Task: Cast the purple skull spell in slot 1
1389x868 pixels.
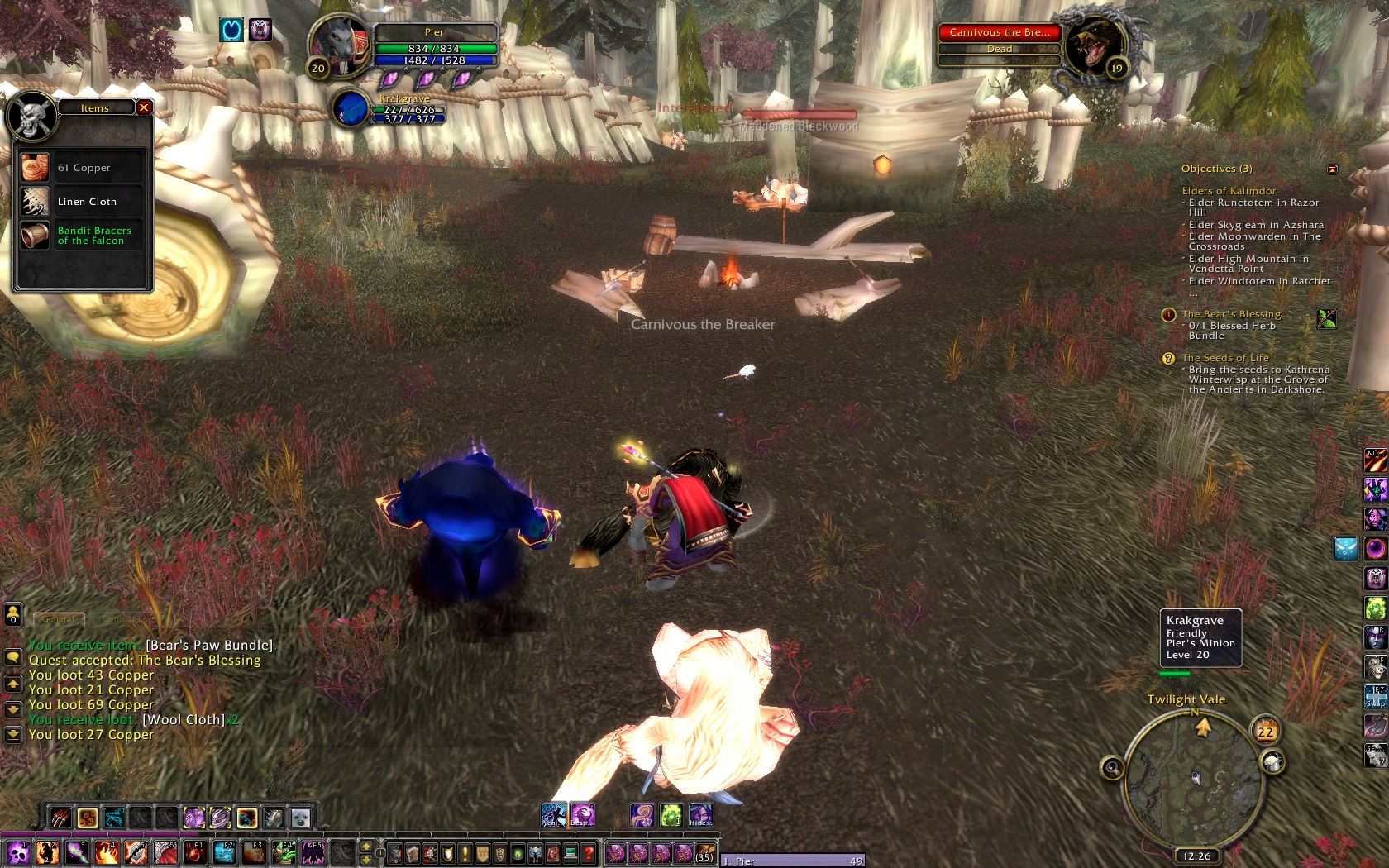Action: 18,852
